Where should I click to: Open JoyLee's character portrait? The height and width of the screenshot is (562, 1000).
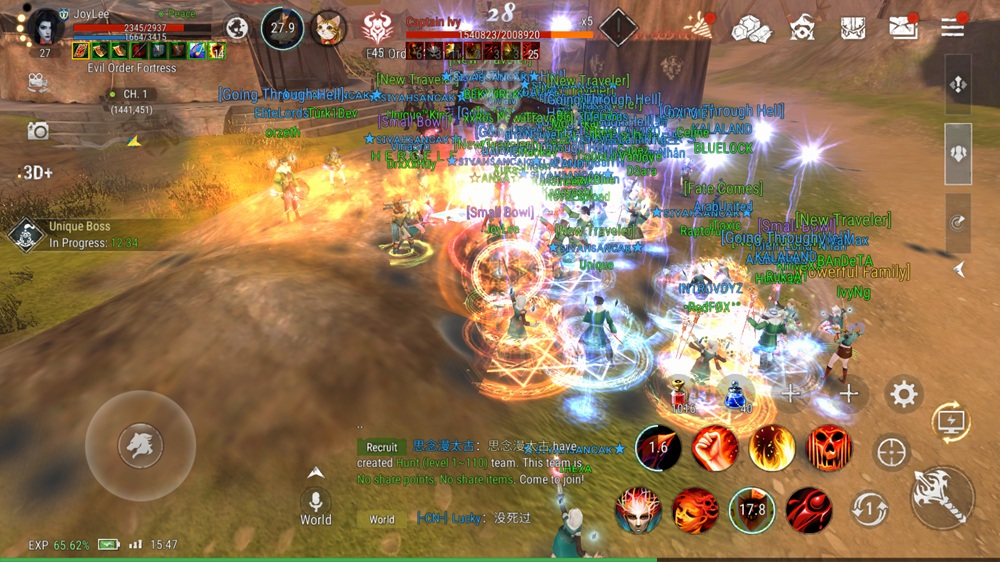coord(46,26)
